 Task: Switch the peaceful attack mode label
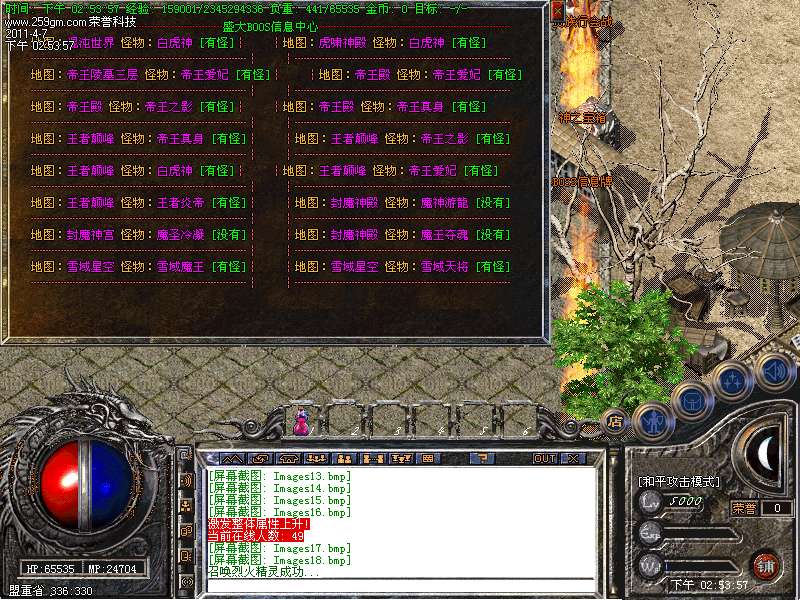pyautogui.click(x=678, y=481)
